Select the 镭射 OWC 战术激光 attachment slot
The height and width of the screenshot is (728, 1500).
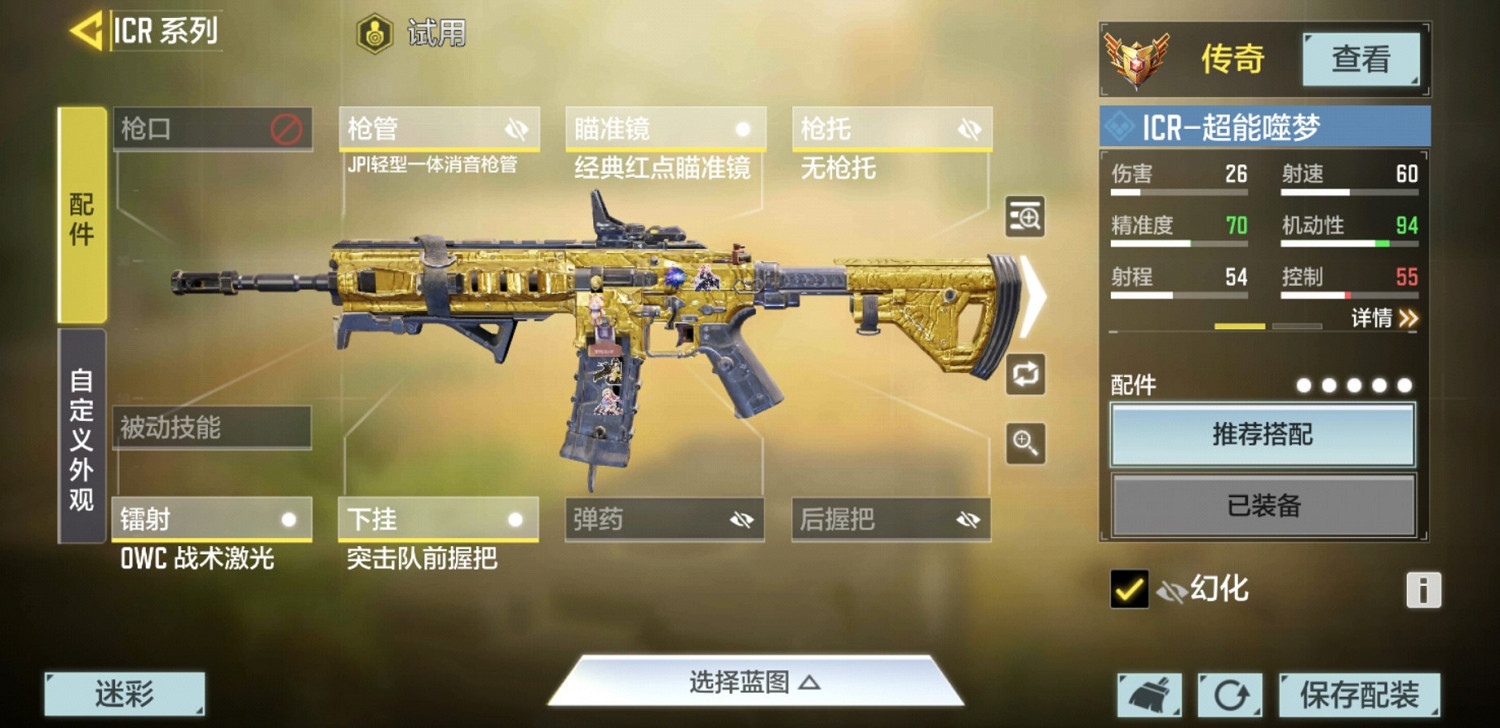pyautogui.click(x=213, y=518)
